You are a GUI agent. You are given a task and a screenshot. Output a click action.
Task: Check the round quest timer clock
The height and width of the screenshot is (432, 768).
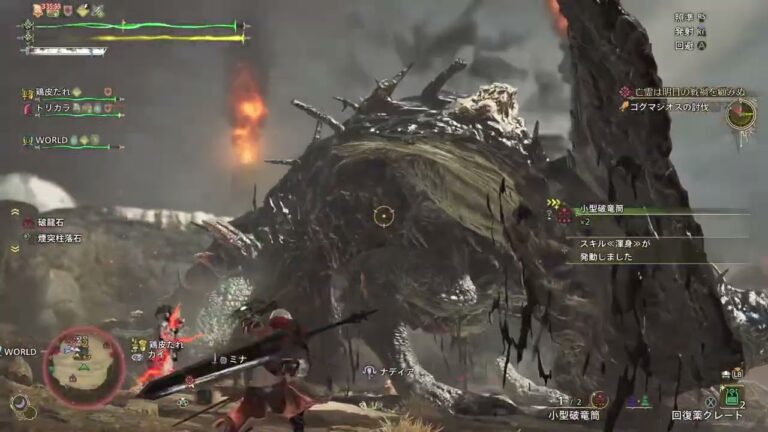(x=741, y=115)
